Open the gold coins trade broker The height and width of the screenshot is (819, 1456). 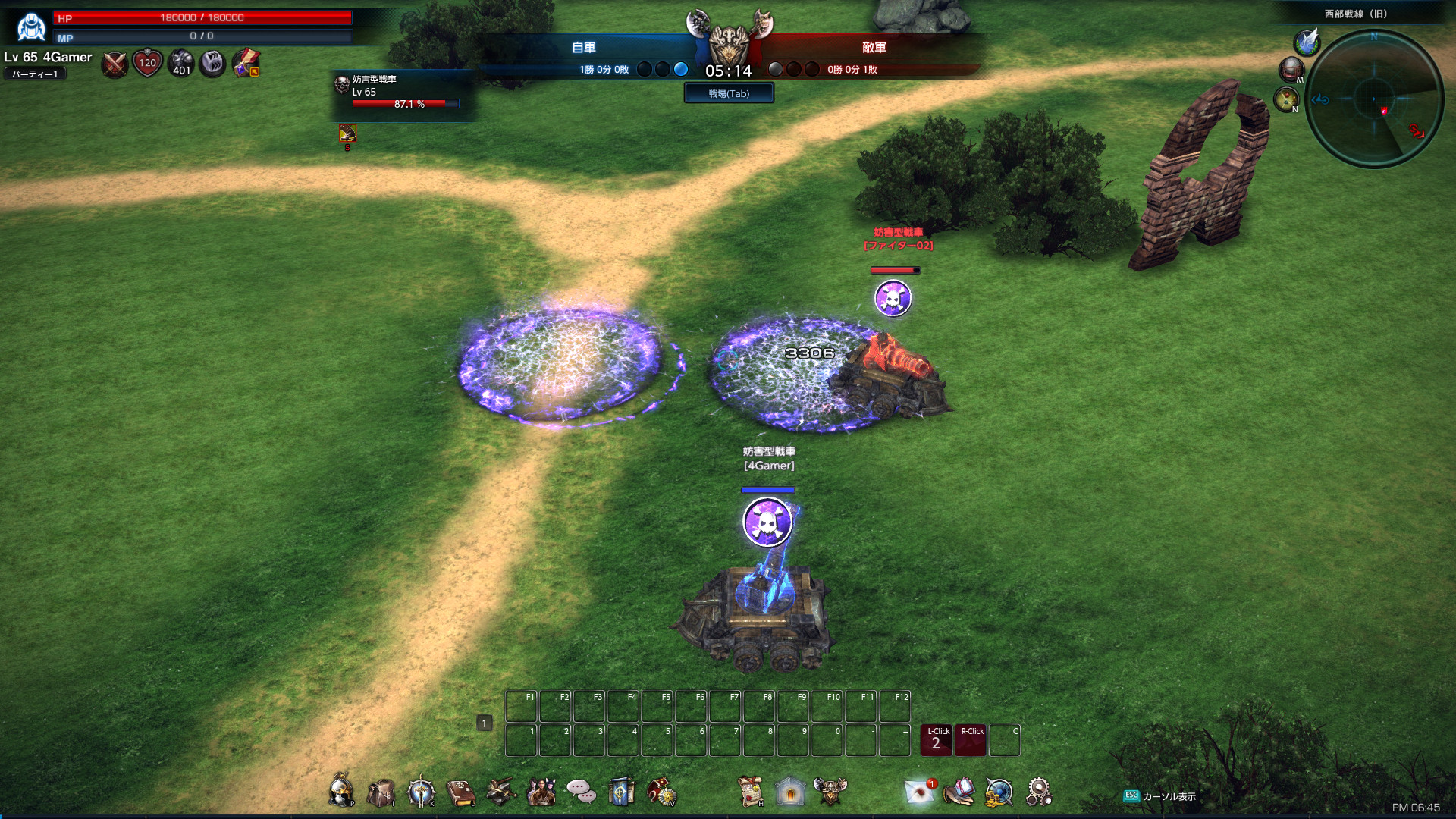pyautogui.click(x=999, y=792)
